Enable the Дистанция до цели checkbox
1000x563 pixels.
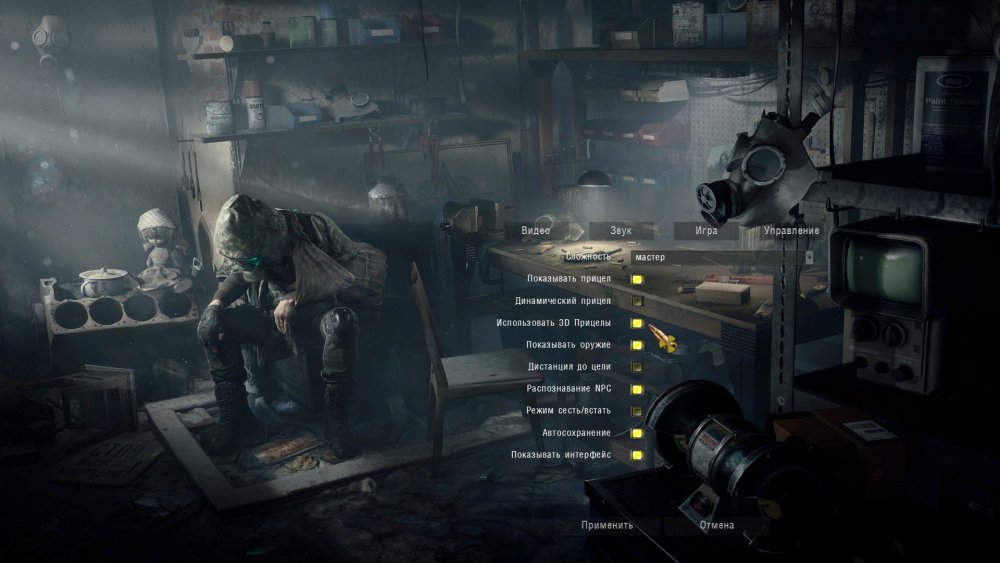636,367
